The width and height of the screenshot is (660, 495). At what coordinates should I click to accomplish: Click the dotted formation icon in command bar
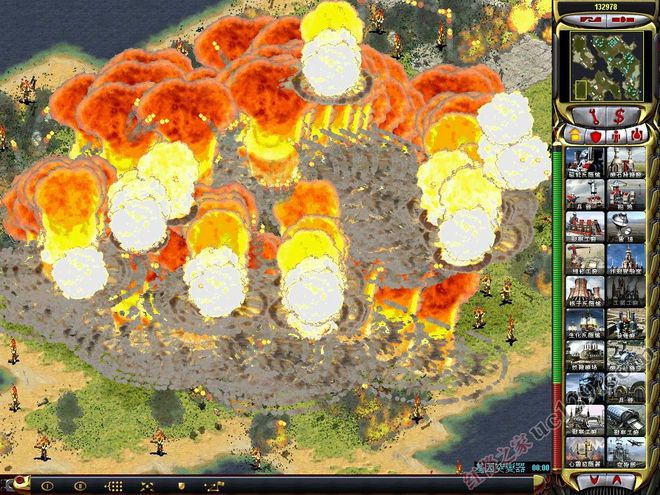click(114, 486)
